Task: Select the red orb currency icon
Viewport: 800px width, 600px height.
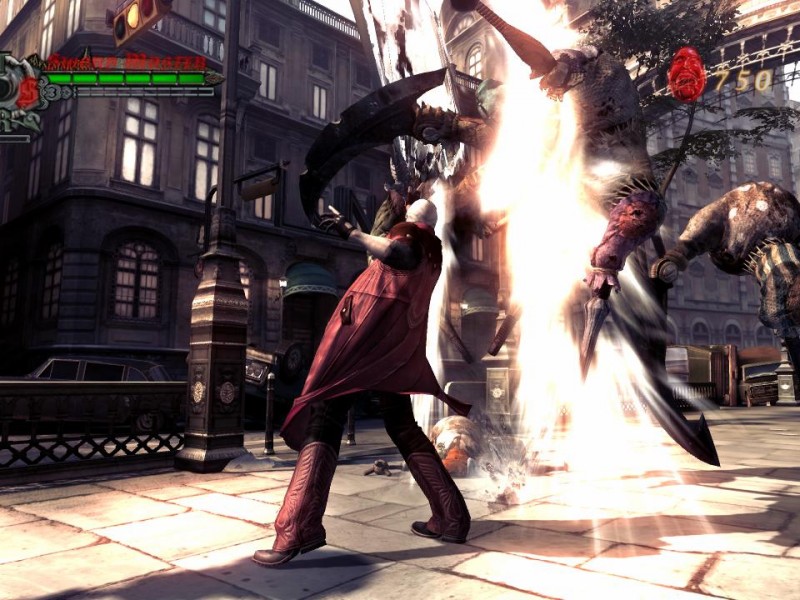Action: 686,74
